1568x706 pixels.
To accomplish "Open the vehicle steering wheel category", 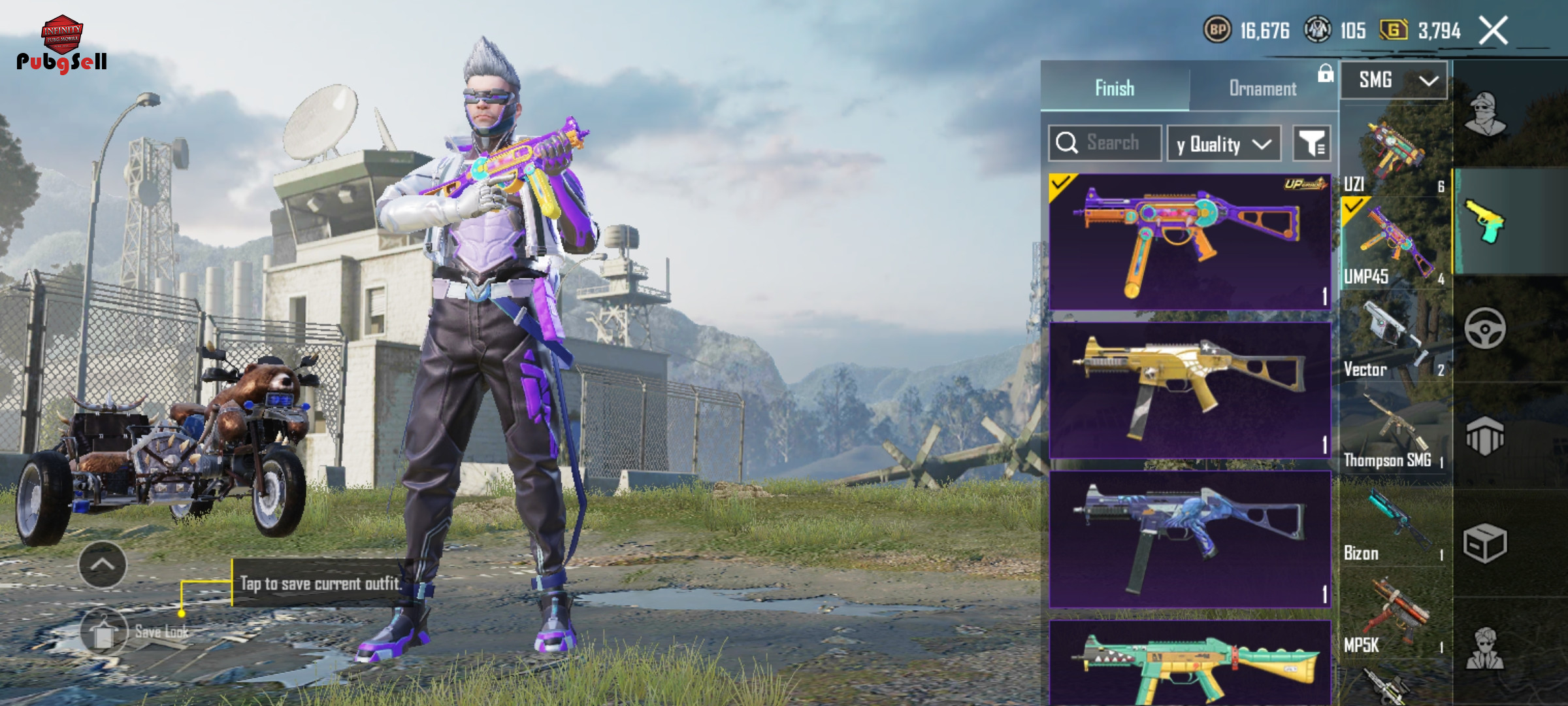I will click(x=1484, y=328).
